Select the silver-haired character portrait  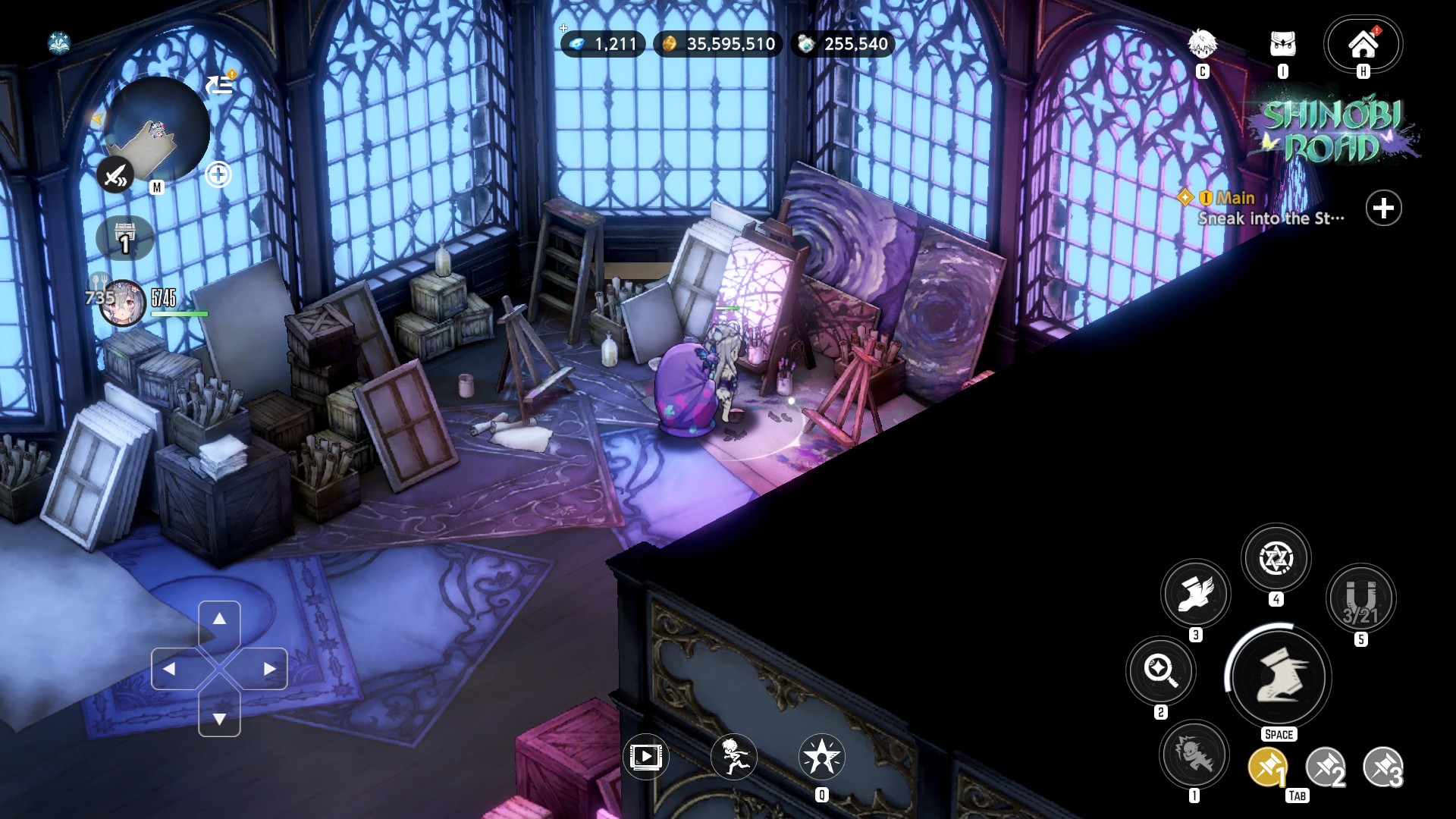[x=123, y=303]
